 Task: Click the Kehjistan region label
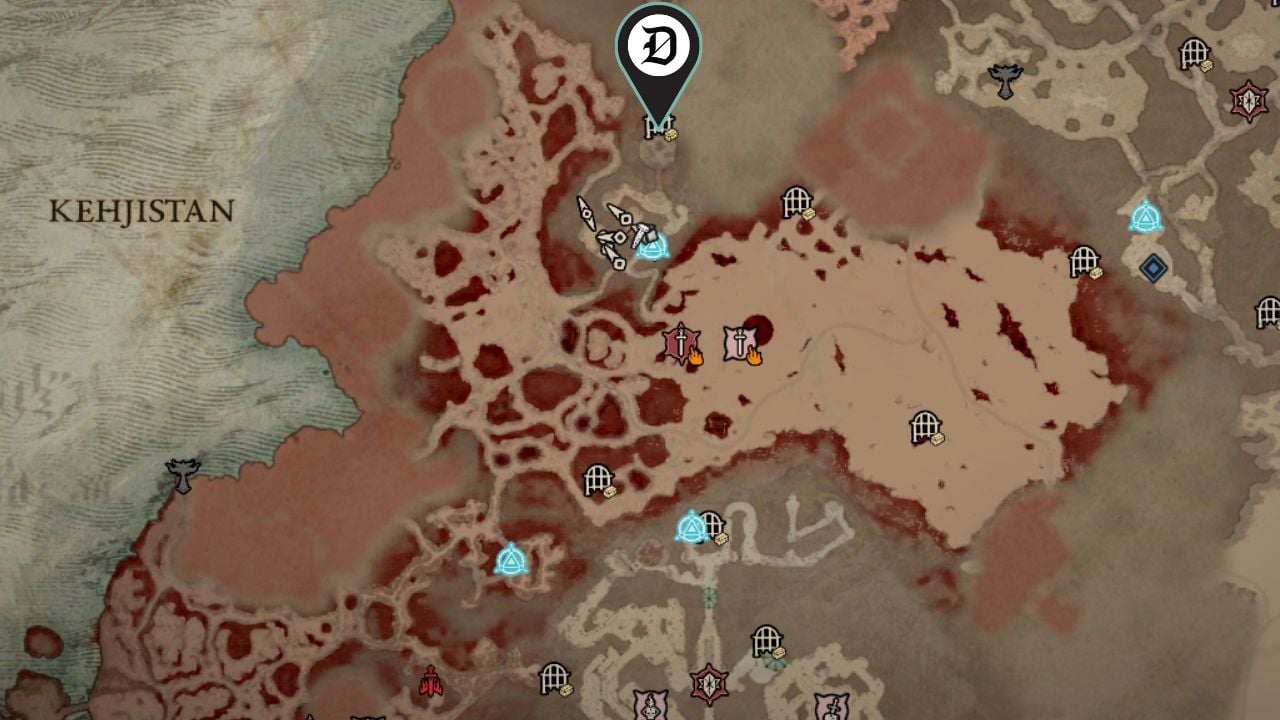coord(140,207)
